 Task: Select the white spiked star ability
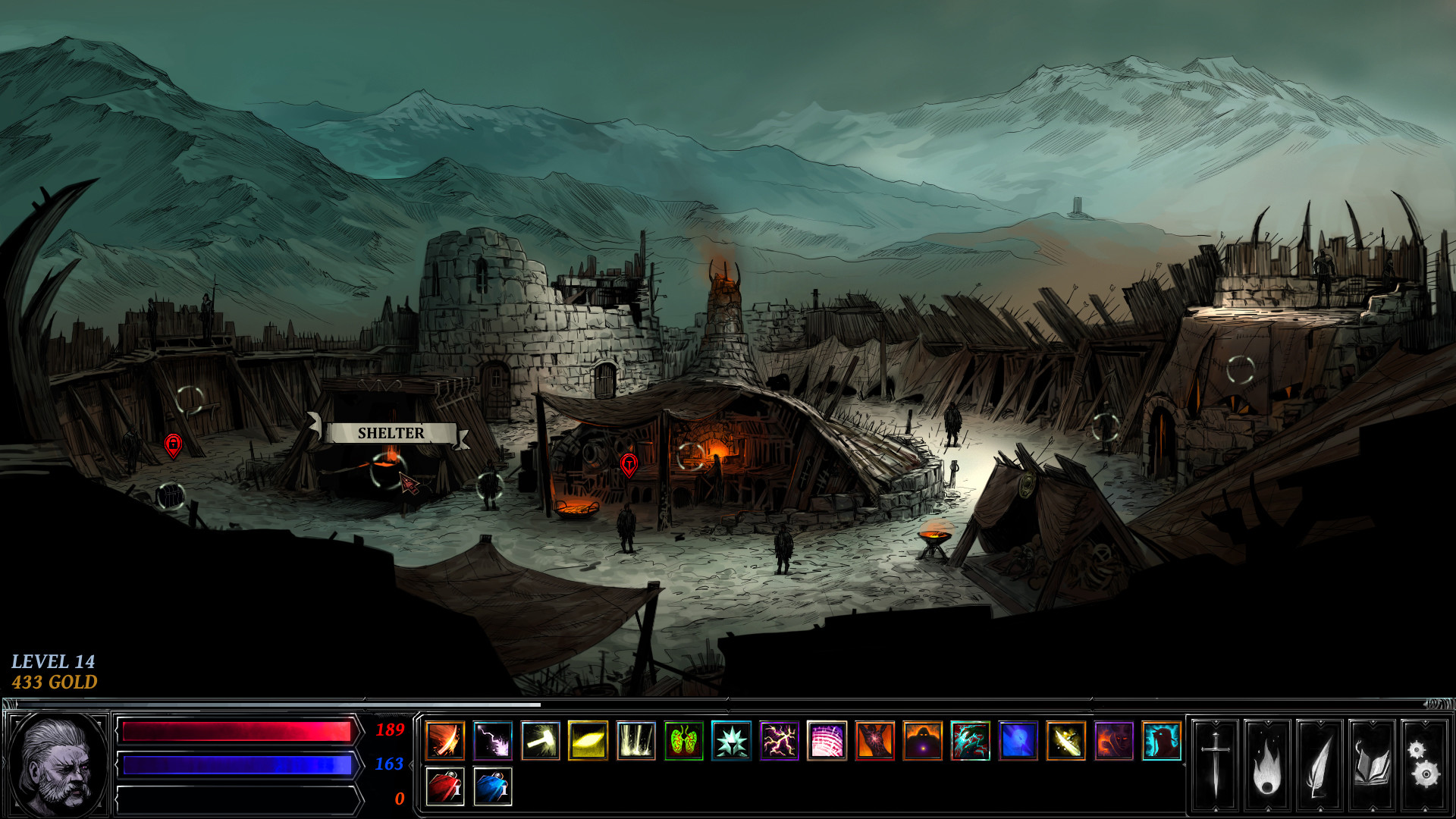731,740
